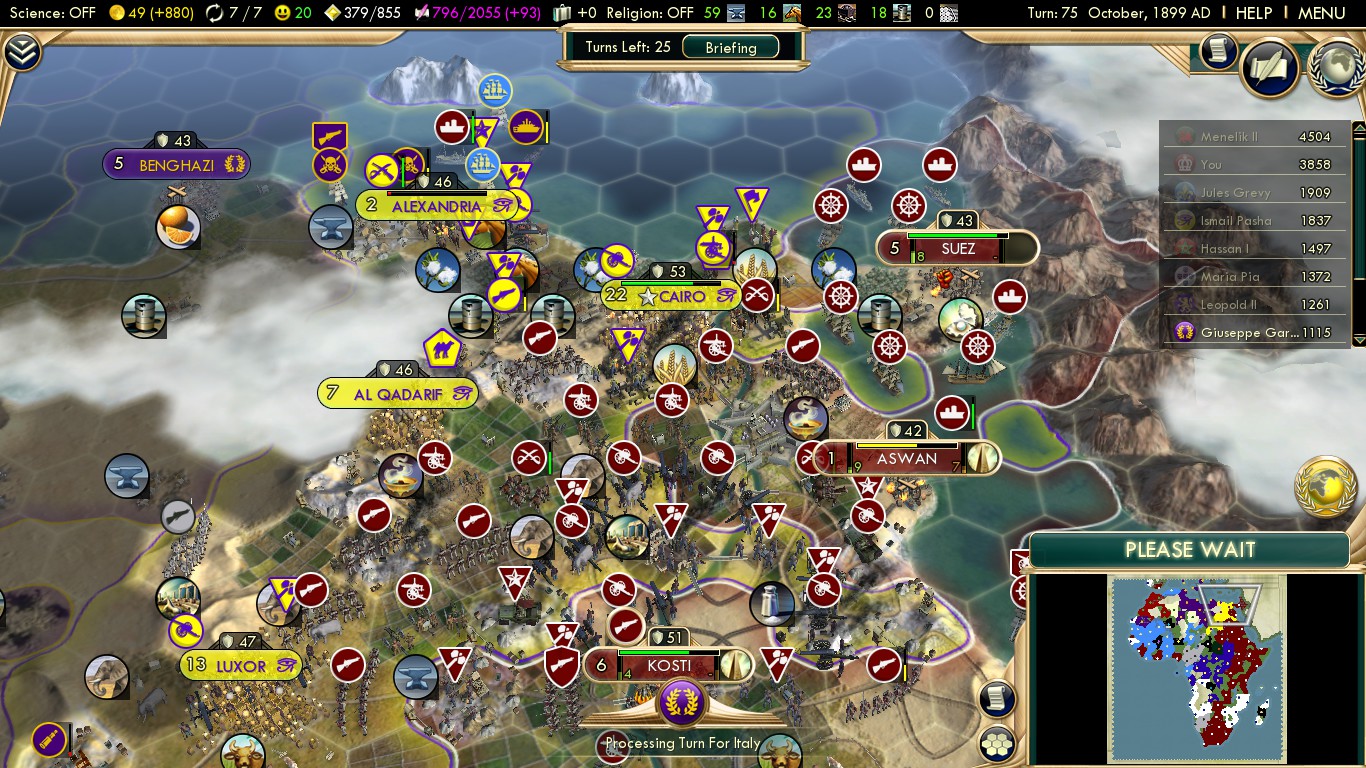The width and height of the screenshot is (1366, 768).
Task: Open the Kosti city banner
Action: click(x=668, y=665)
